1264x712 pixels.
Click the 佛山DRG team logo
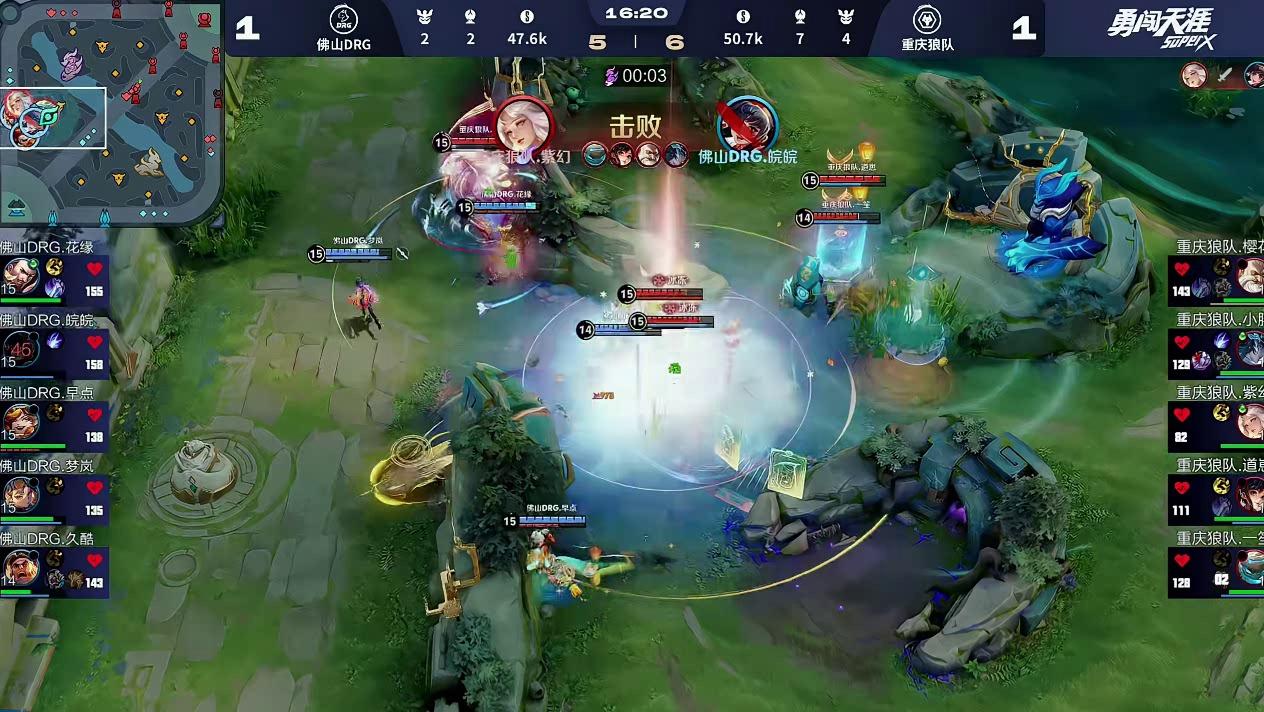343,20
